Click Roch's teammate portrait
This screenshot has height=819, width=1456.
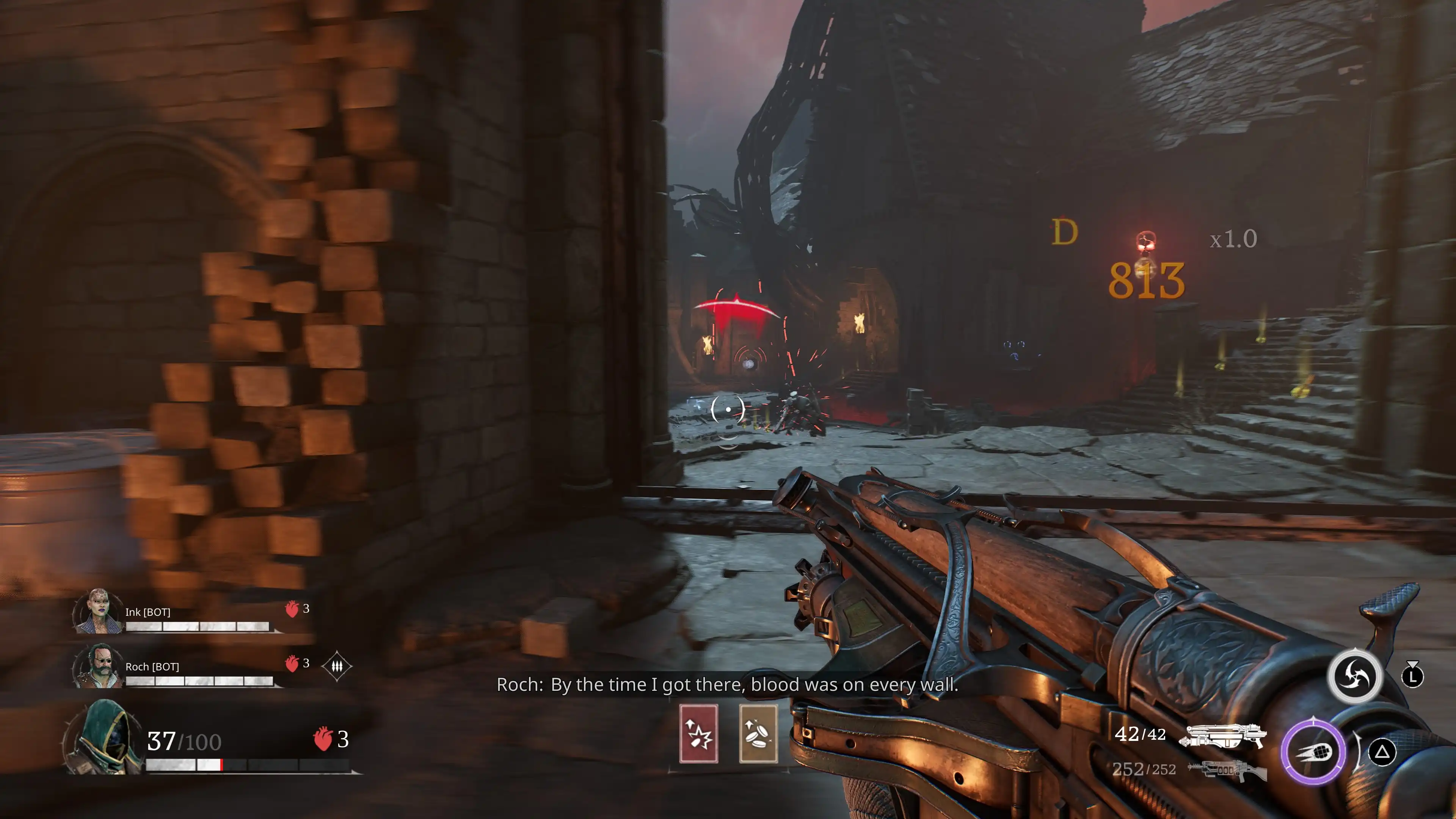coord(98,667)
